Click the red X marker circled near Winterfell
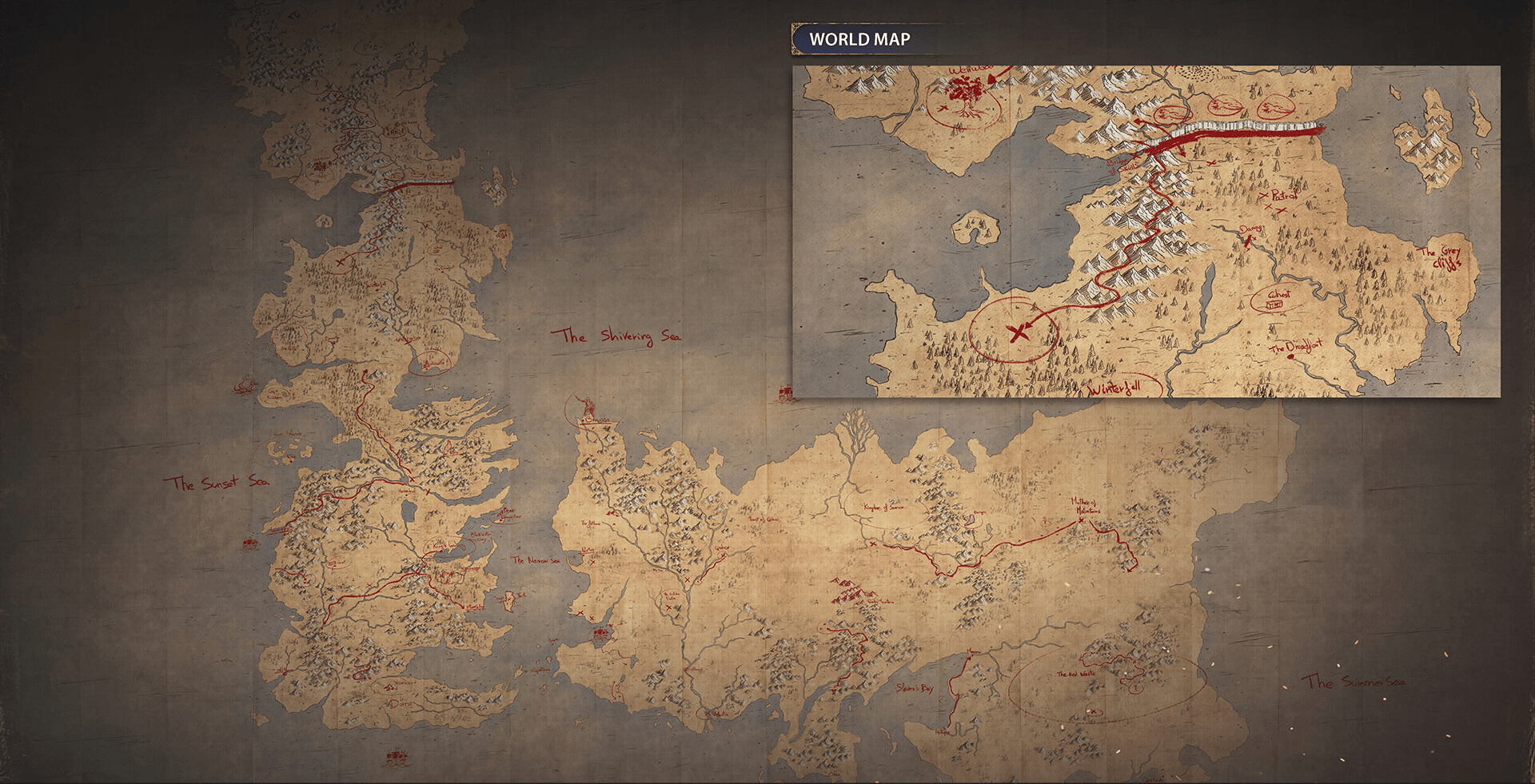Viewport: 1535px width, 784px height. pos(1019,334)
